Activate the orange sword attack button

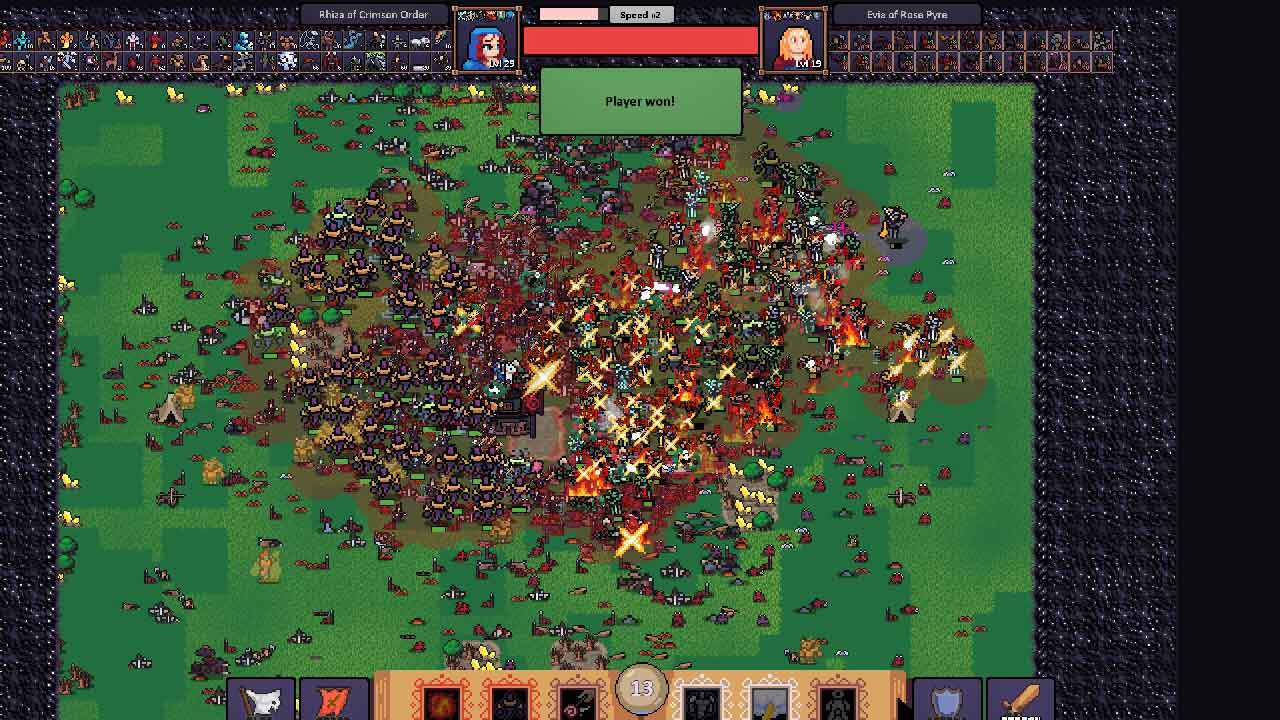1019,700
